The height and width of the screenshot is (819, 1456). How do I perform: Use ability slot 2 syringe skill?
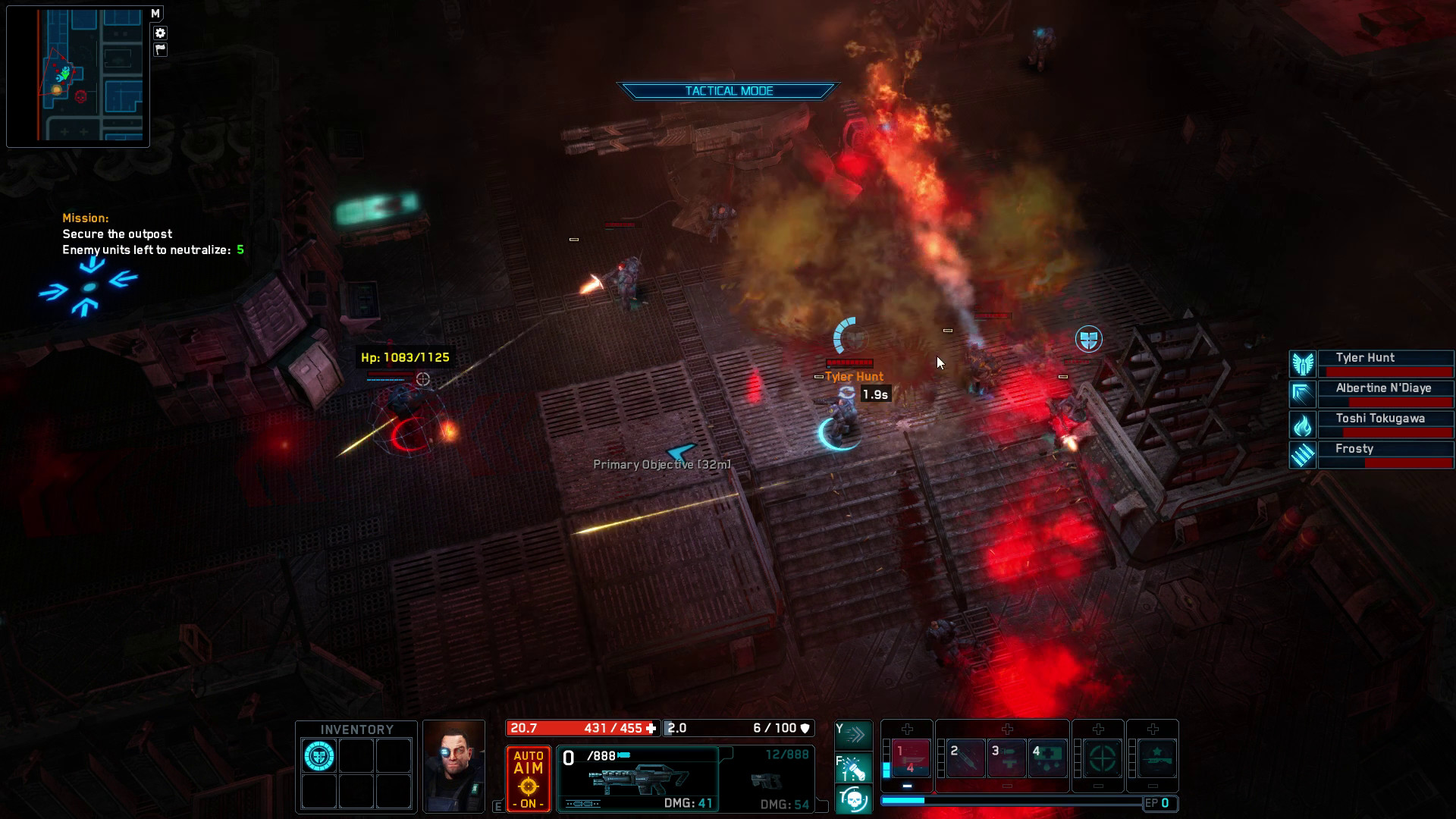965,758
